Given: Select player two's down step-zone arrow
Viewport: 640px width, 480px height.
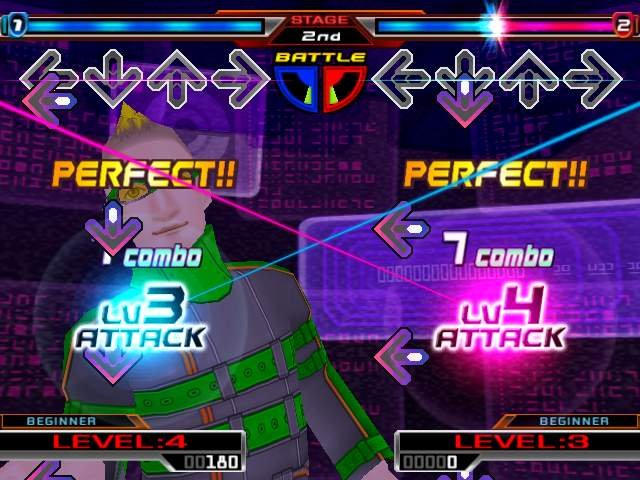Looking at the screenshot, I should 465,77.
